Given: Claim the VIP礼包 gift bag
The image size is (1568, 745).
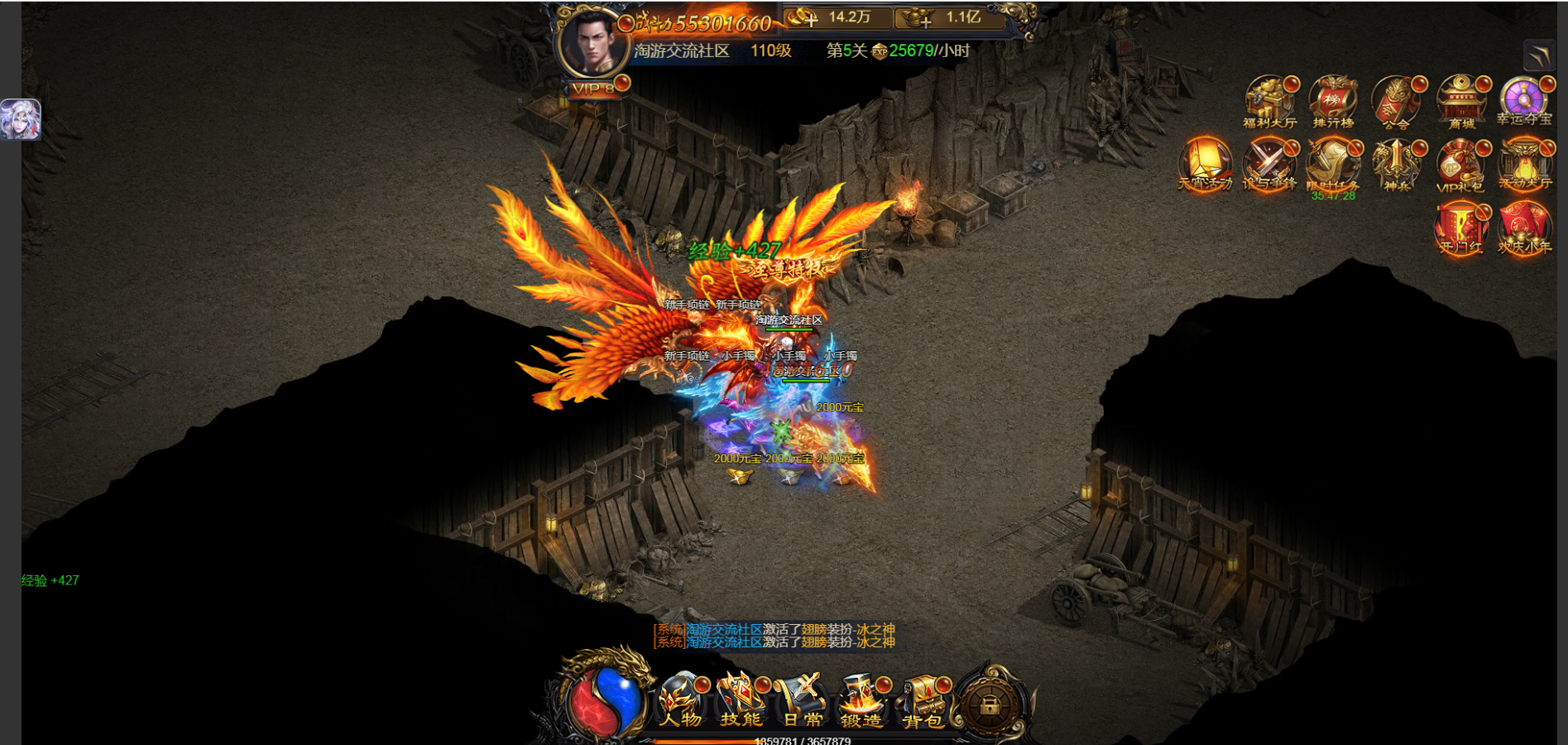Looking at the screenshot, I should 1460,163.
